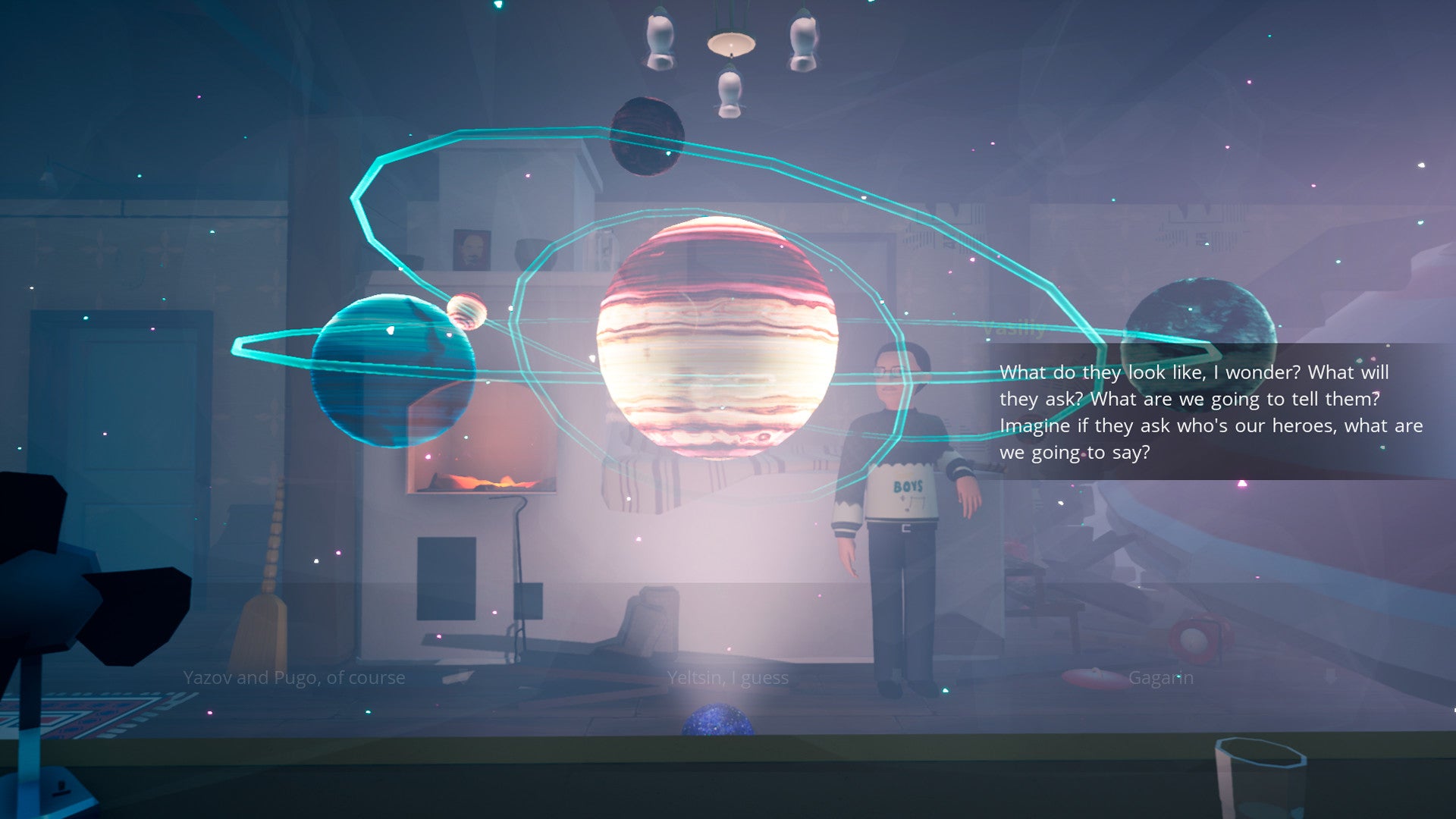Choose the reply "Yazov and Pugo, of course"
This screenshot has height=819, width=1456.
coord(294,677)
